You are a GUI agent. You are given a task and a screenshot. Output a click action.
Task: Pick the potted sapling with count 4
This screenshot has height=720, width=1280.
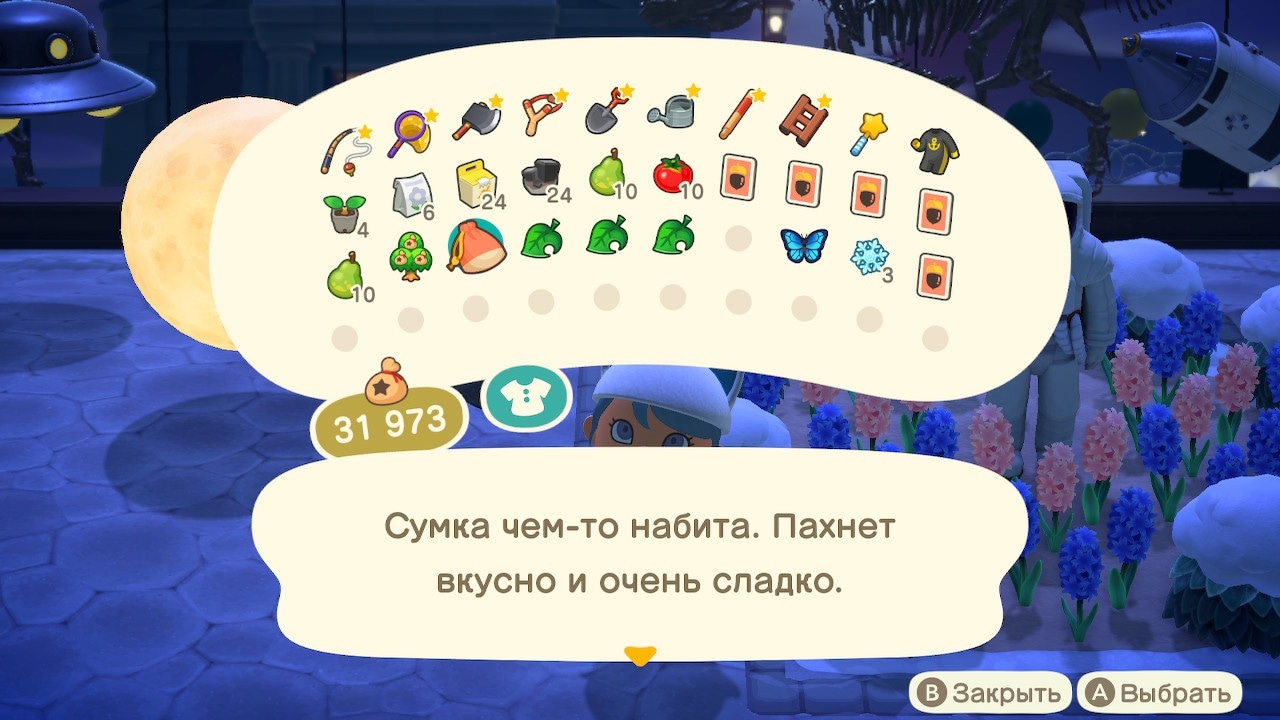click(345, 210)
